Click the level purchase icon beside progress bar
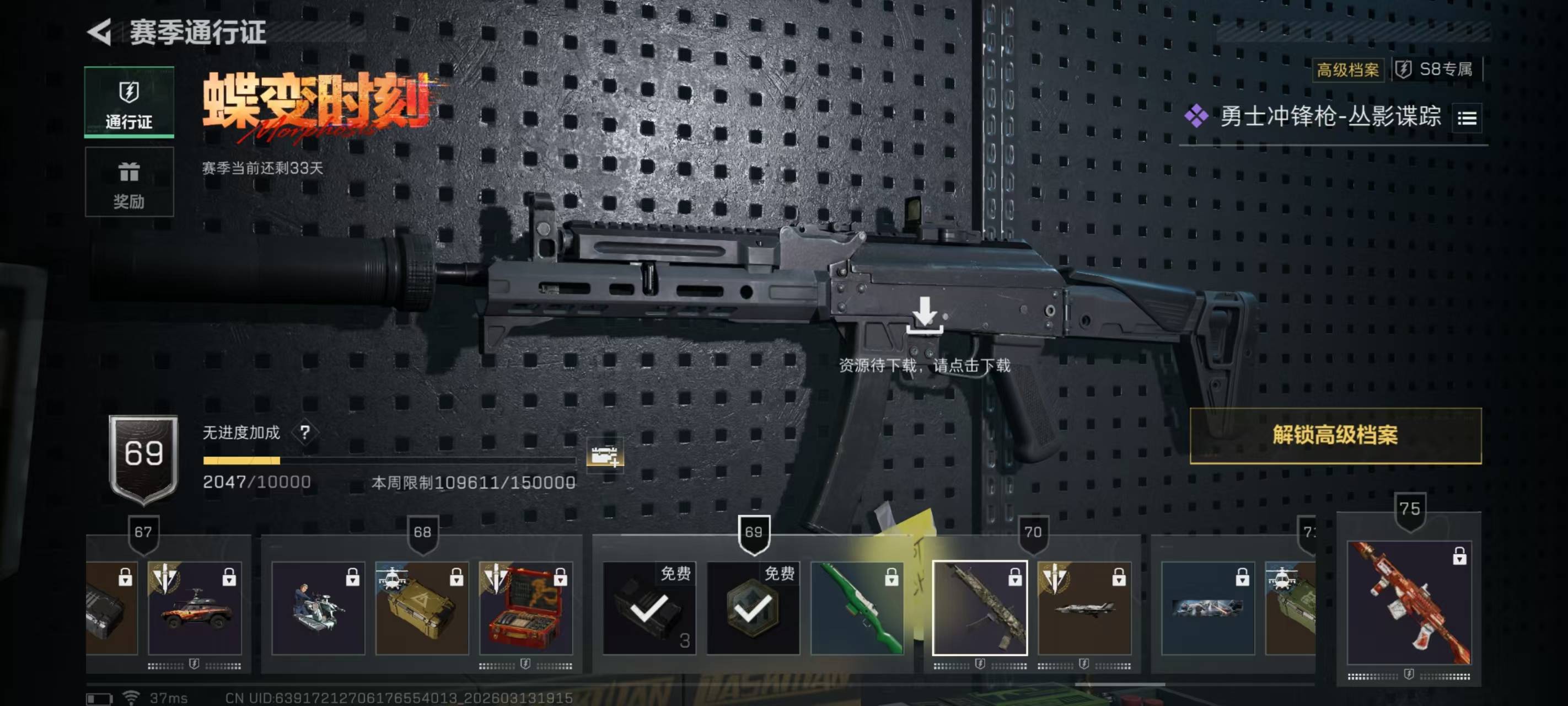The width and height of the screenshot is (1568, 706). (x=604, y=455)
